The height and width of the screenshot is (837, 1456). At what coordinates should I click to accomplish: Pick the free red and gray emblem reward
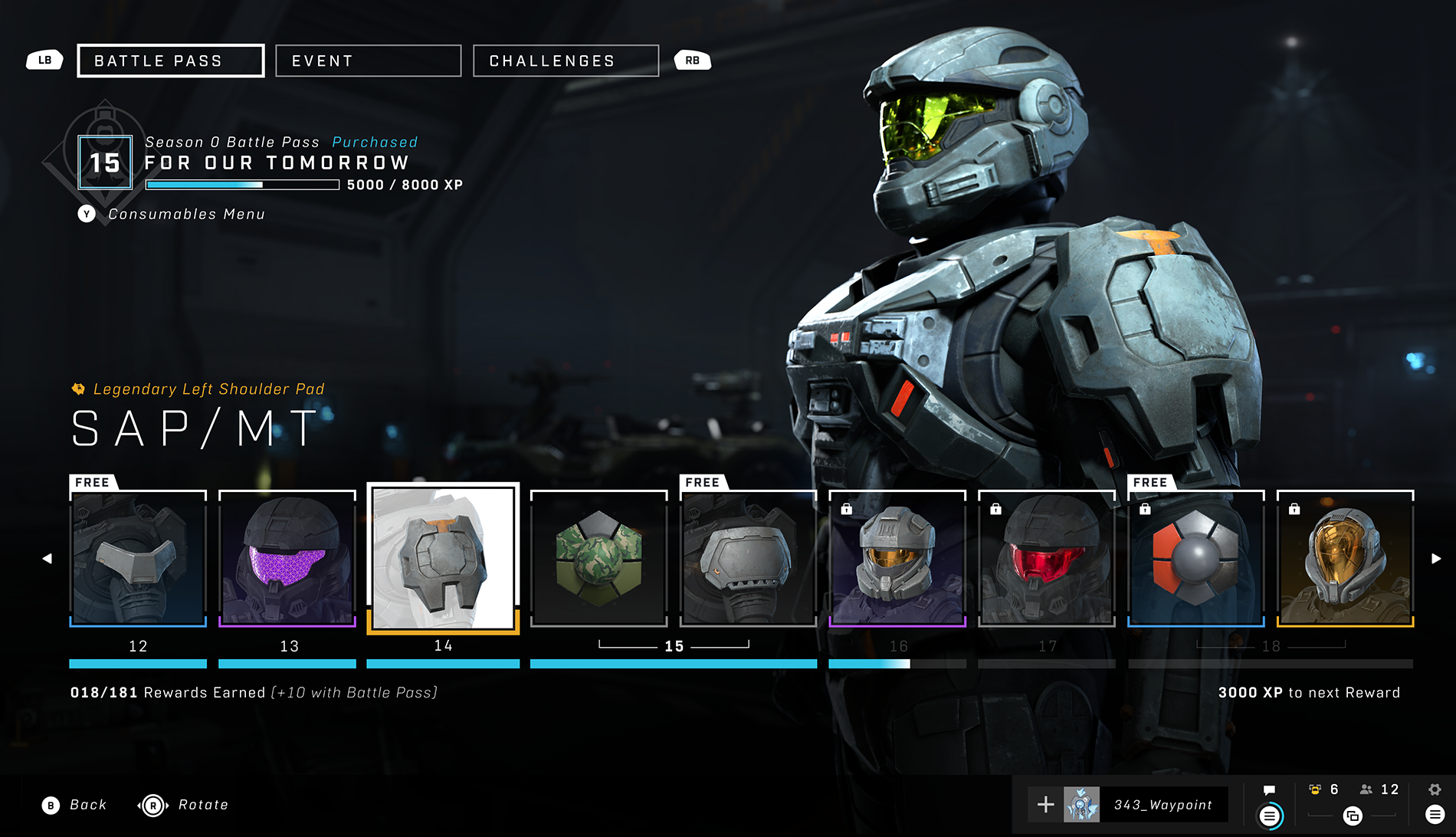coord(1195,558)
